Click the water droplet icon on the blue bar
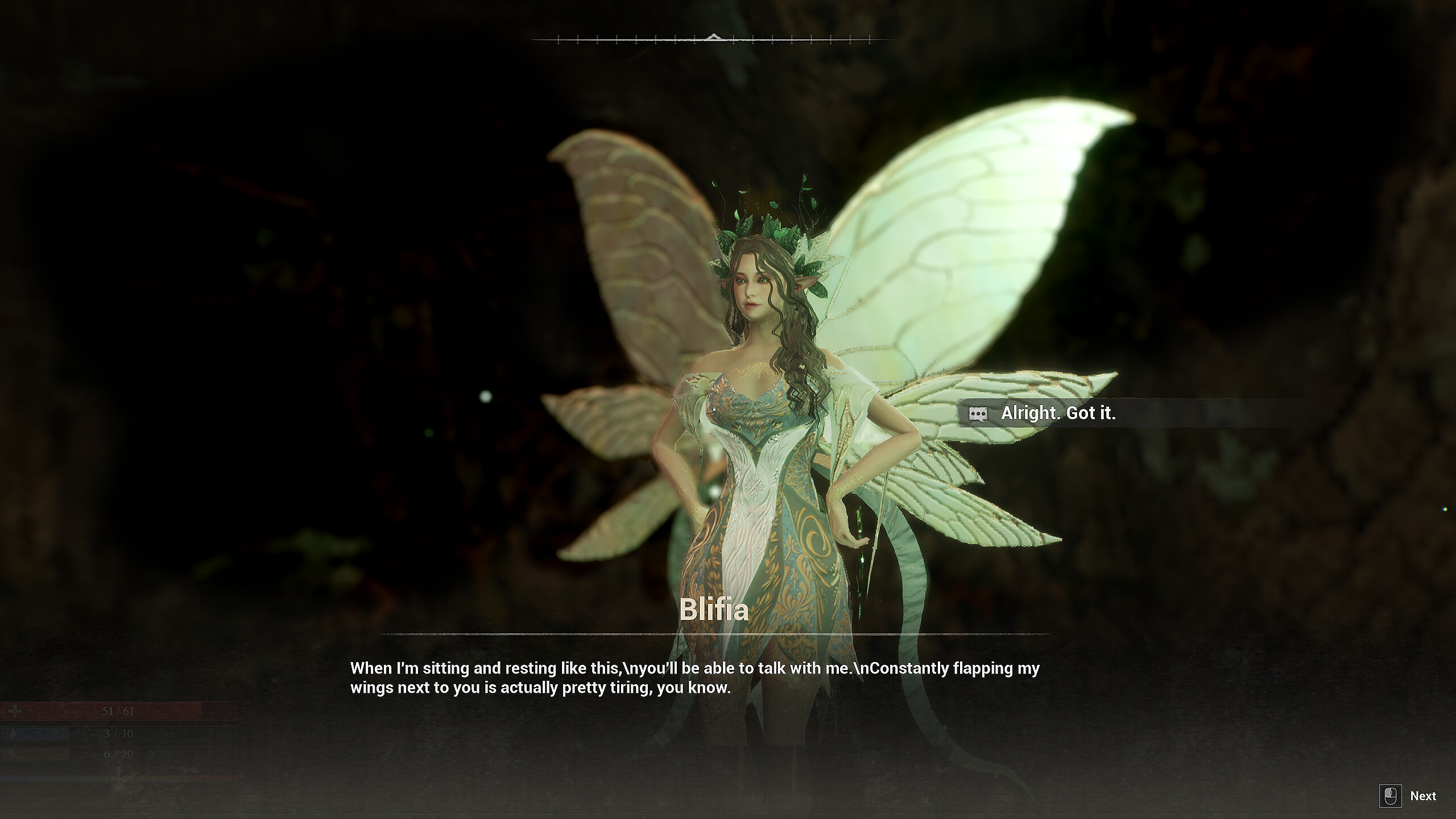 tap(14, 734)
